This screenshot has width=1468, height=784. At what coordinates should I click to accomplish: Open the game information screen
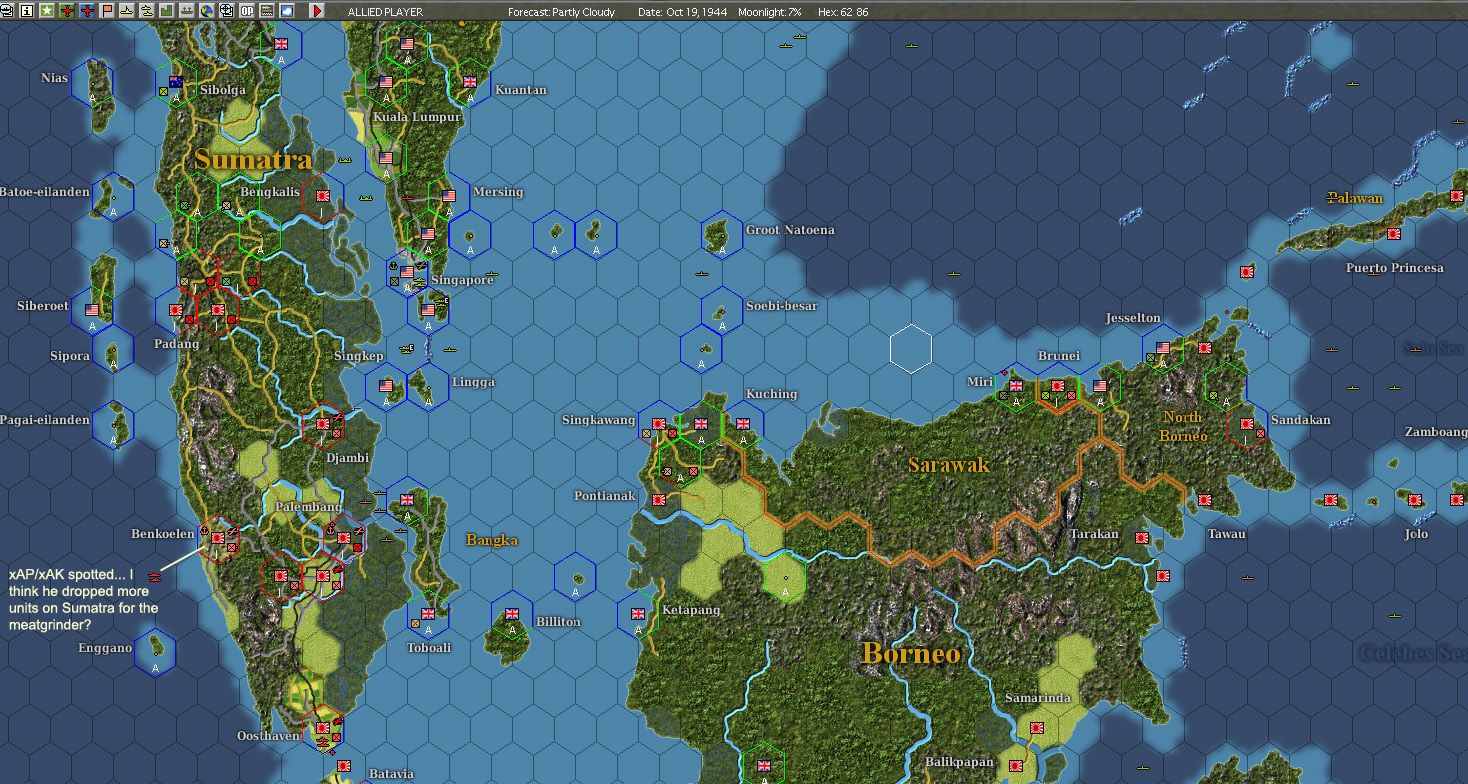pos(27,9)
